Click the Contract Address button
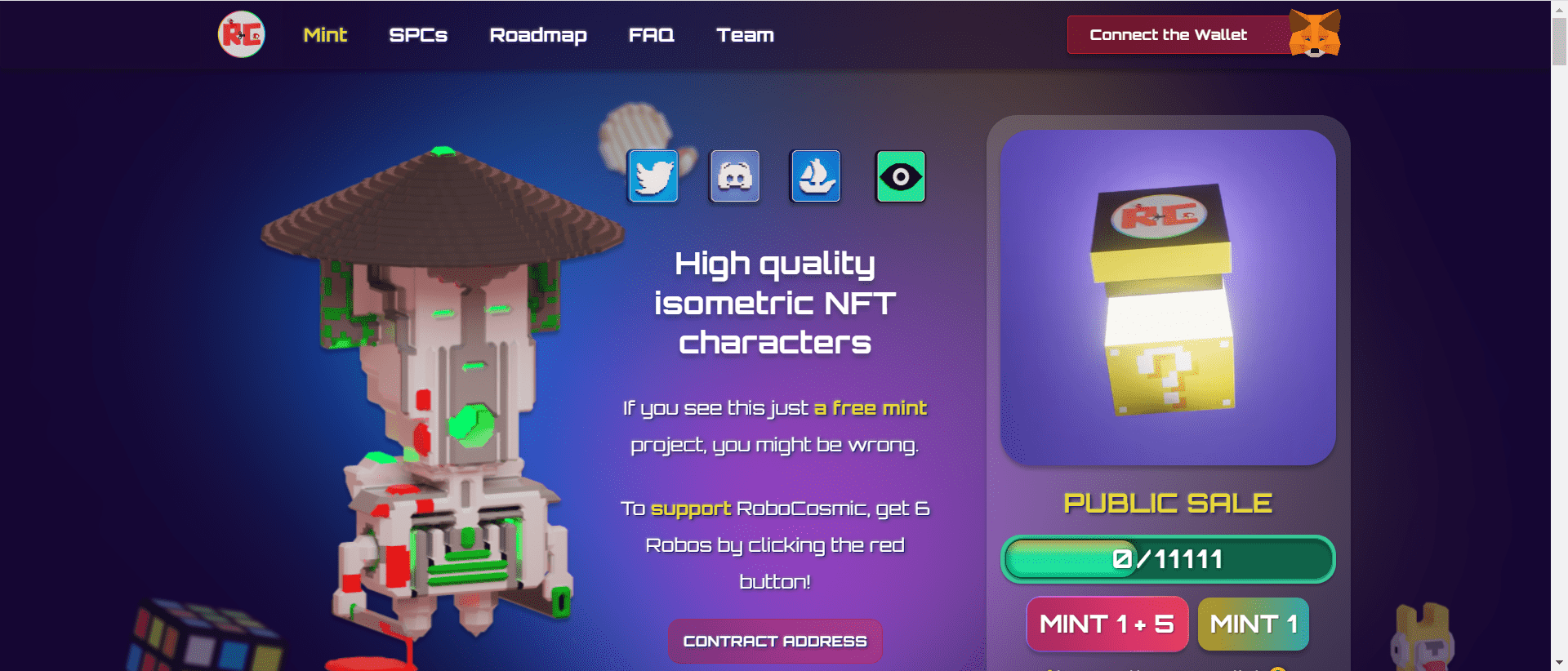Screen dimensions: 1568x671 pos(774,641)
